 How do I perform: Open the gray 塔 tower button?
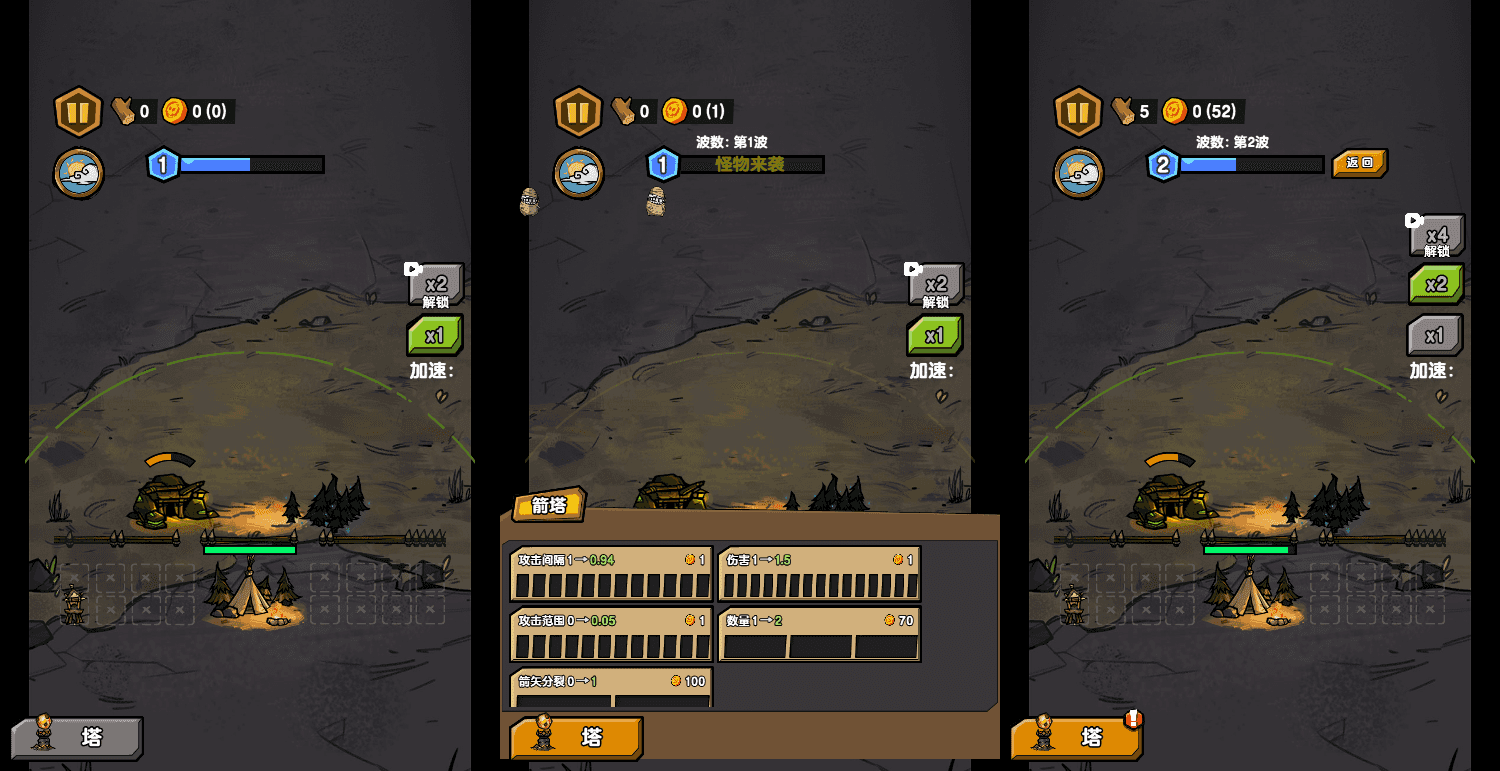(x=77, y=738)
